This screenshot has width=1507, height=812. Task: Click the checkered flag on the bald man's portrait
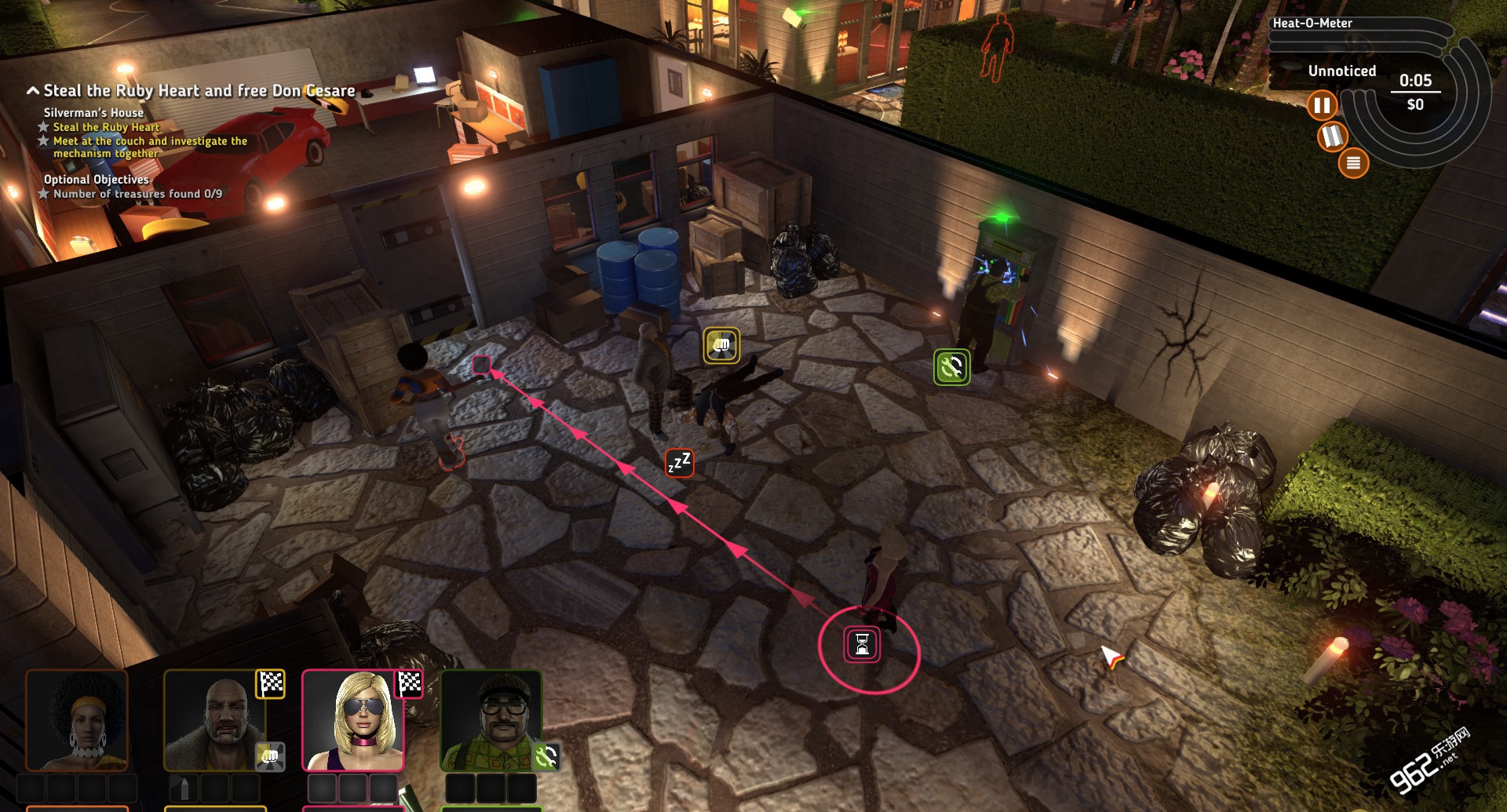(x=271, y=684)
